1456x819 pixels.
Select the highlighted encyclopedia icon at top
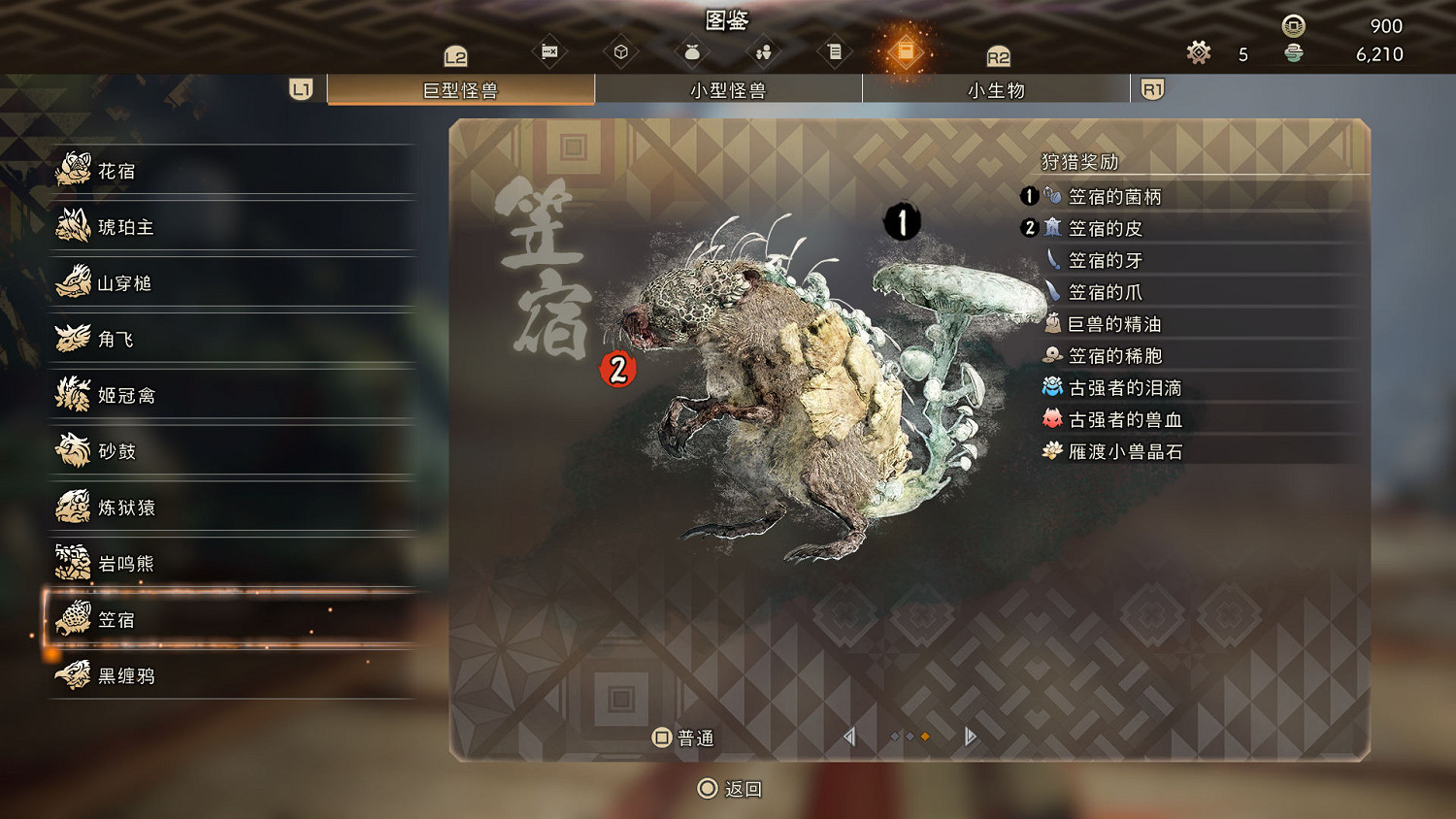[x=906, y=50]
